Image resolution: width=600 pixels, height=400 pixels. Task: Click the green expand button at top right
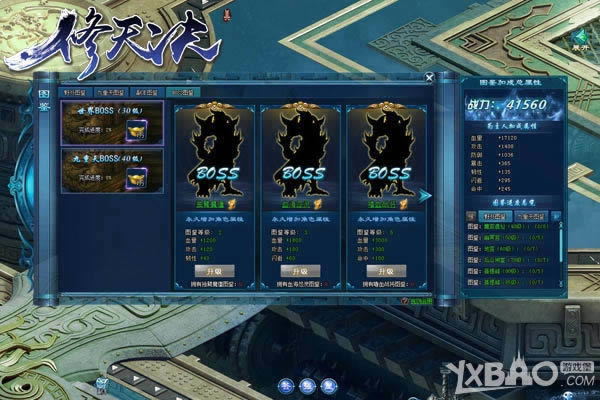click(580, 38)
